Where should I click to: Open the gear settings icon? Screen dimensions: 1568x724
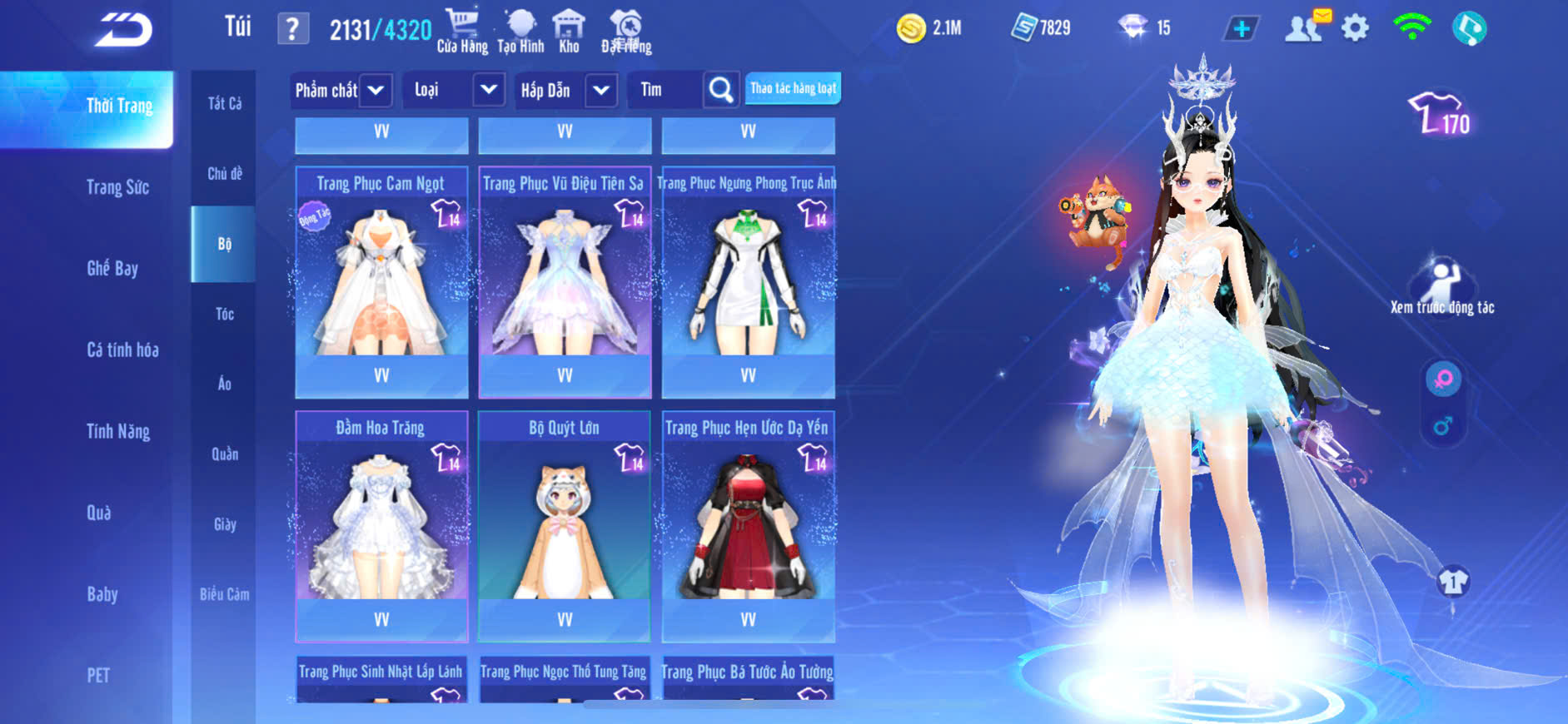(x=1355, y=28)
